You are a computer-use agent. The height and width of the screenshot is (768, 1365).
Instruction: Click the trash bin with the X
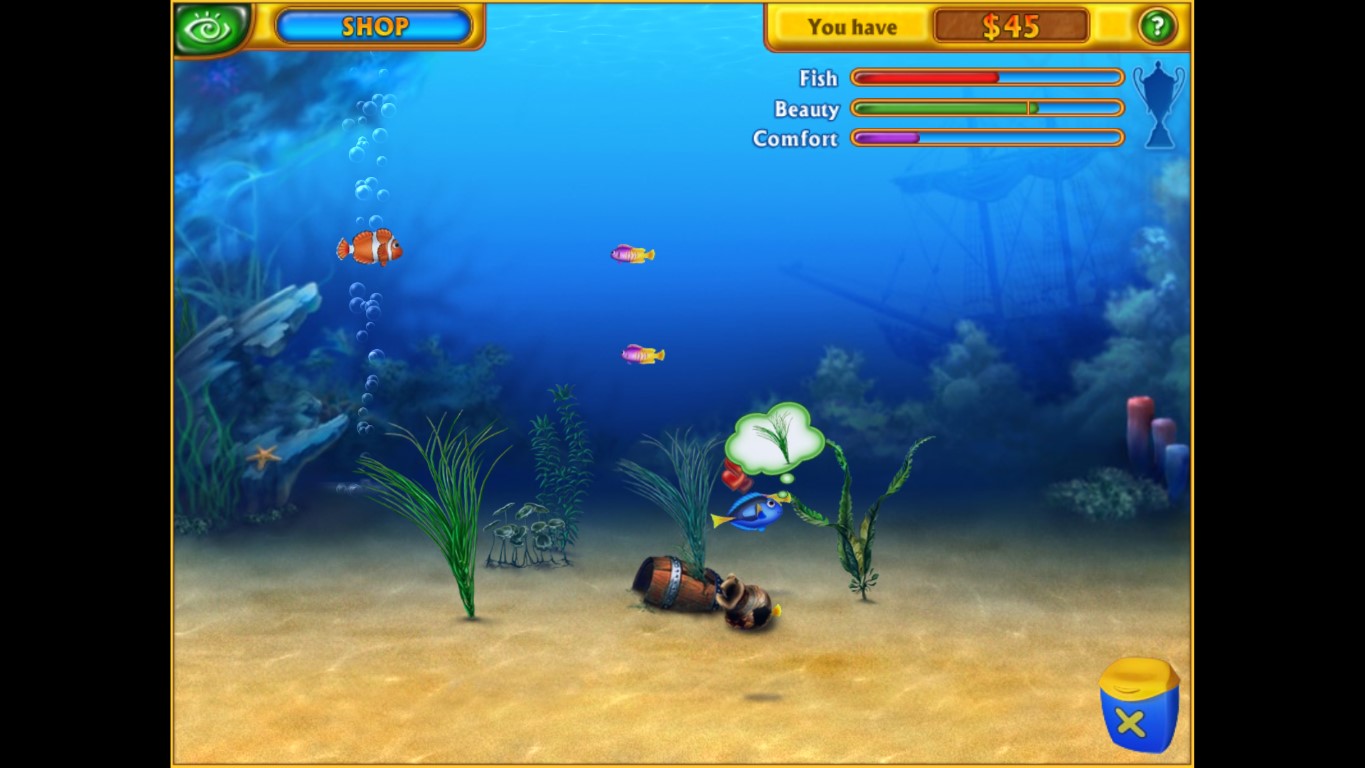point(1139,704)
